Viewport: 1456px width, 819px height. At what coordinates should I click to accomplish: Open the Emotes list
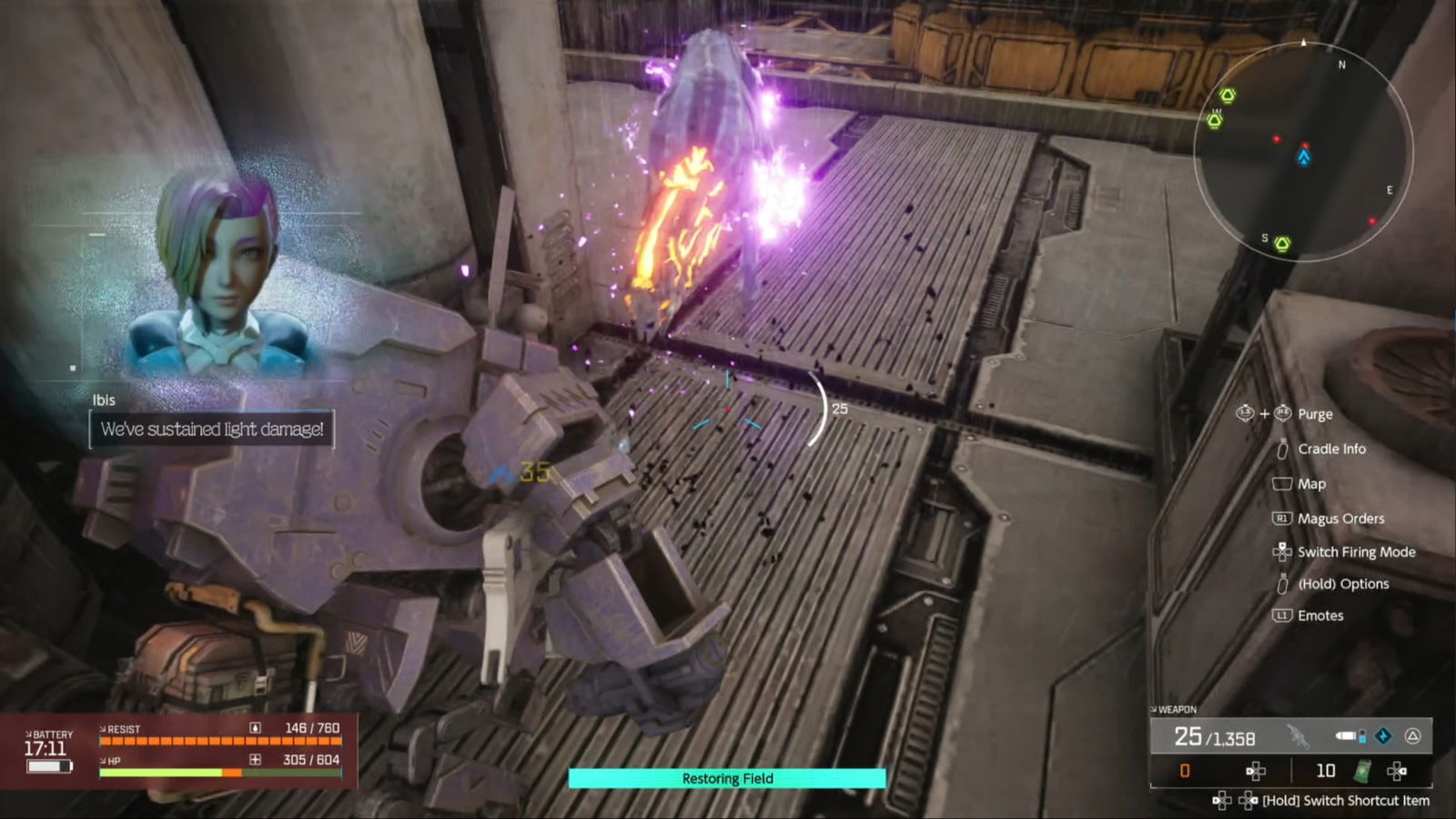click(x=1320, y=616)
